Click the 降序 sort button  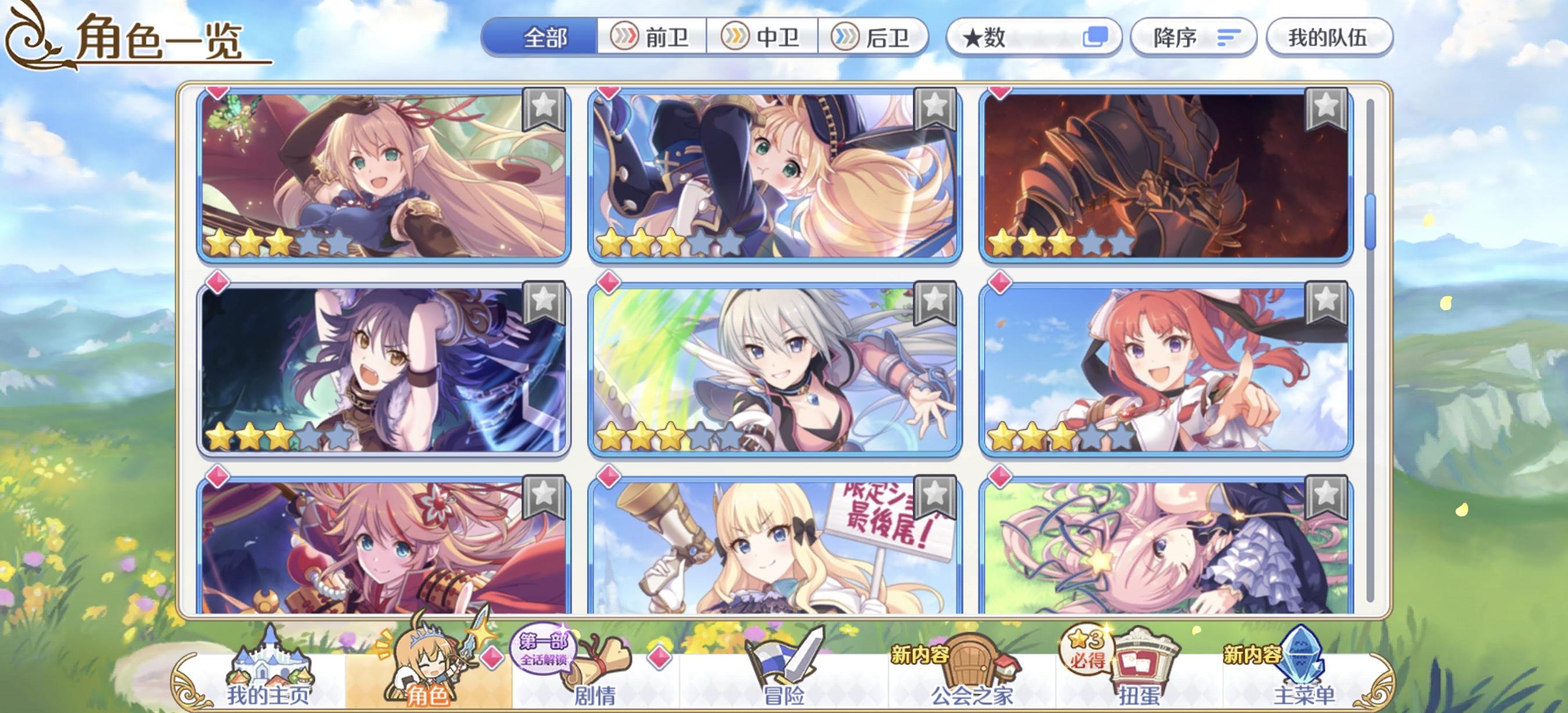tap(1194, 38)
